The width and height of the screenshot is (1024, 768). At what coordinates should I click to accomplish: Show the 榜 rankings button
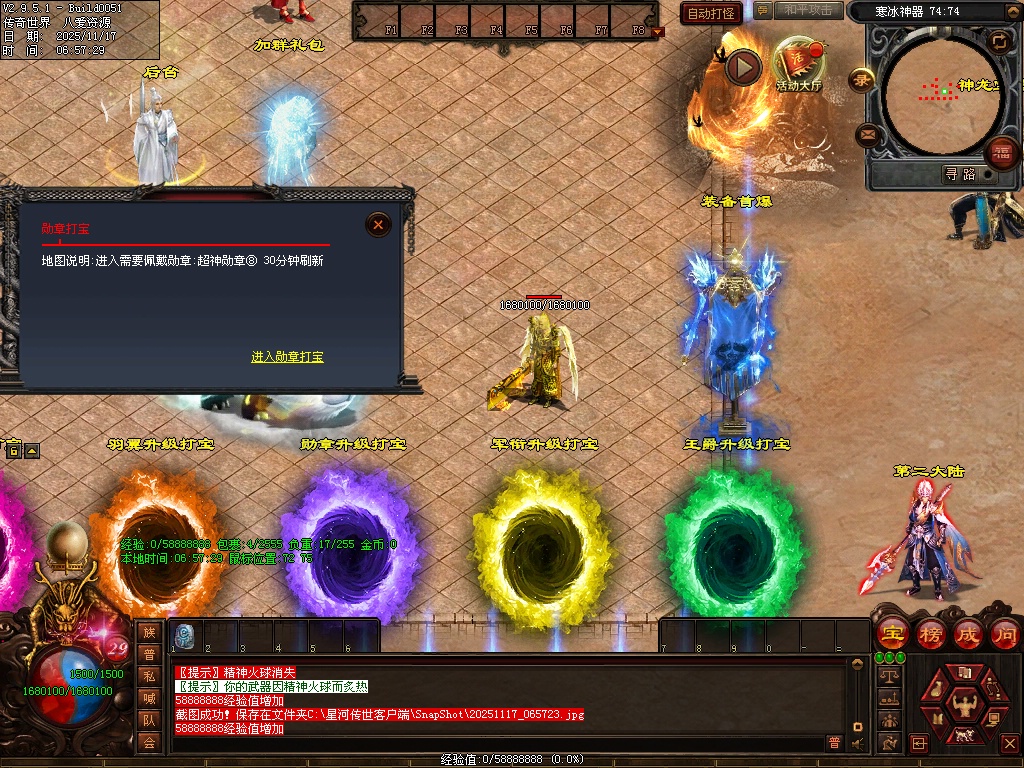point(931,634)
